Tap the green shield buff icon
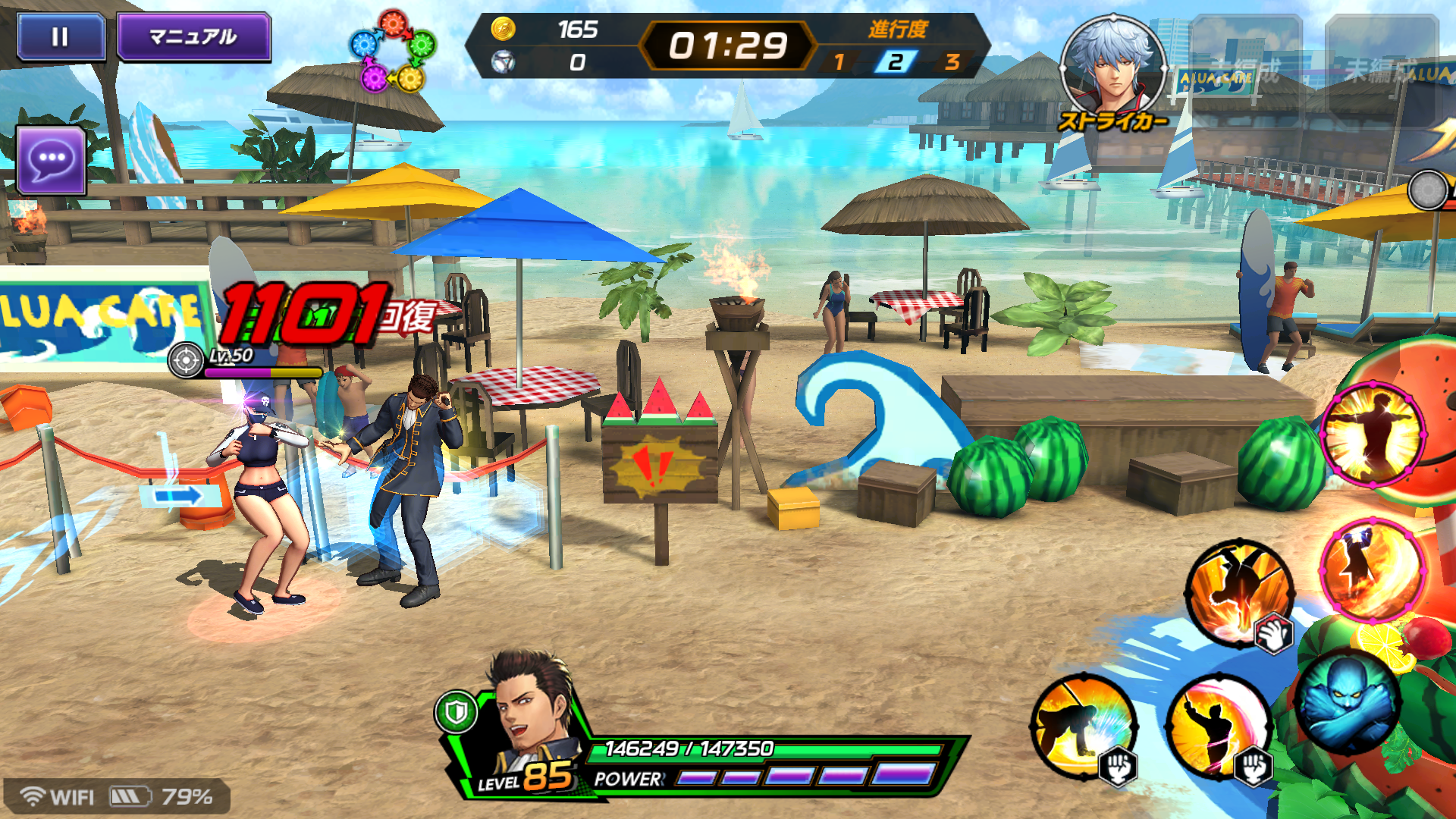 coord(456,711)
